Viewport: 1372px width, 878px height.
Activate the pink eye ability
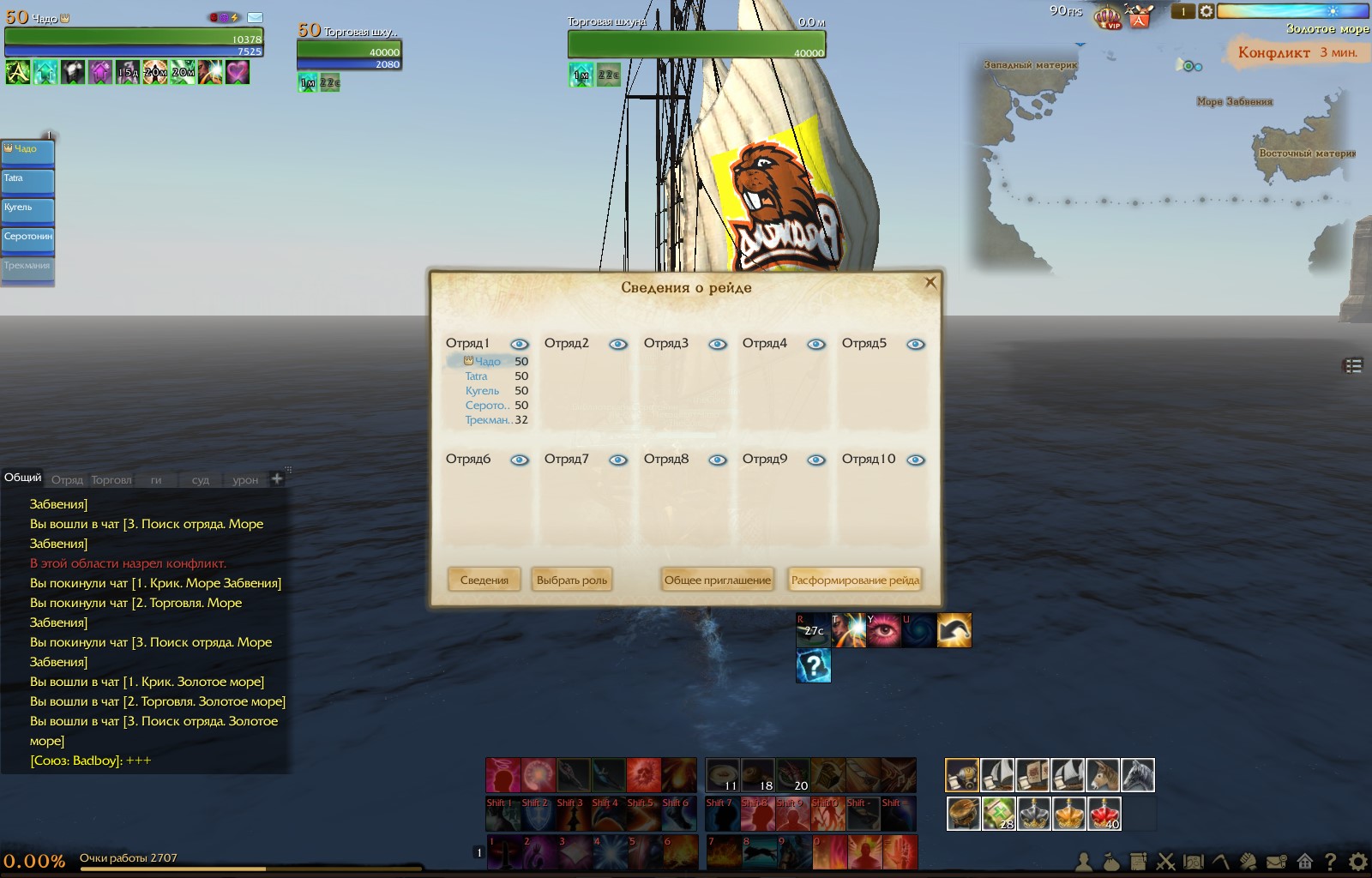click(x=884, y=630)
